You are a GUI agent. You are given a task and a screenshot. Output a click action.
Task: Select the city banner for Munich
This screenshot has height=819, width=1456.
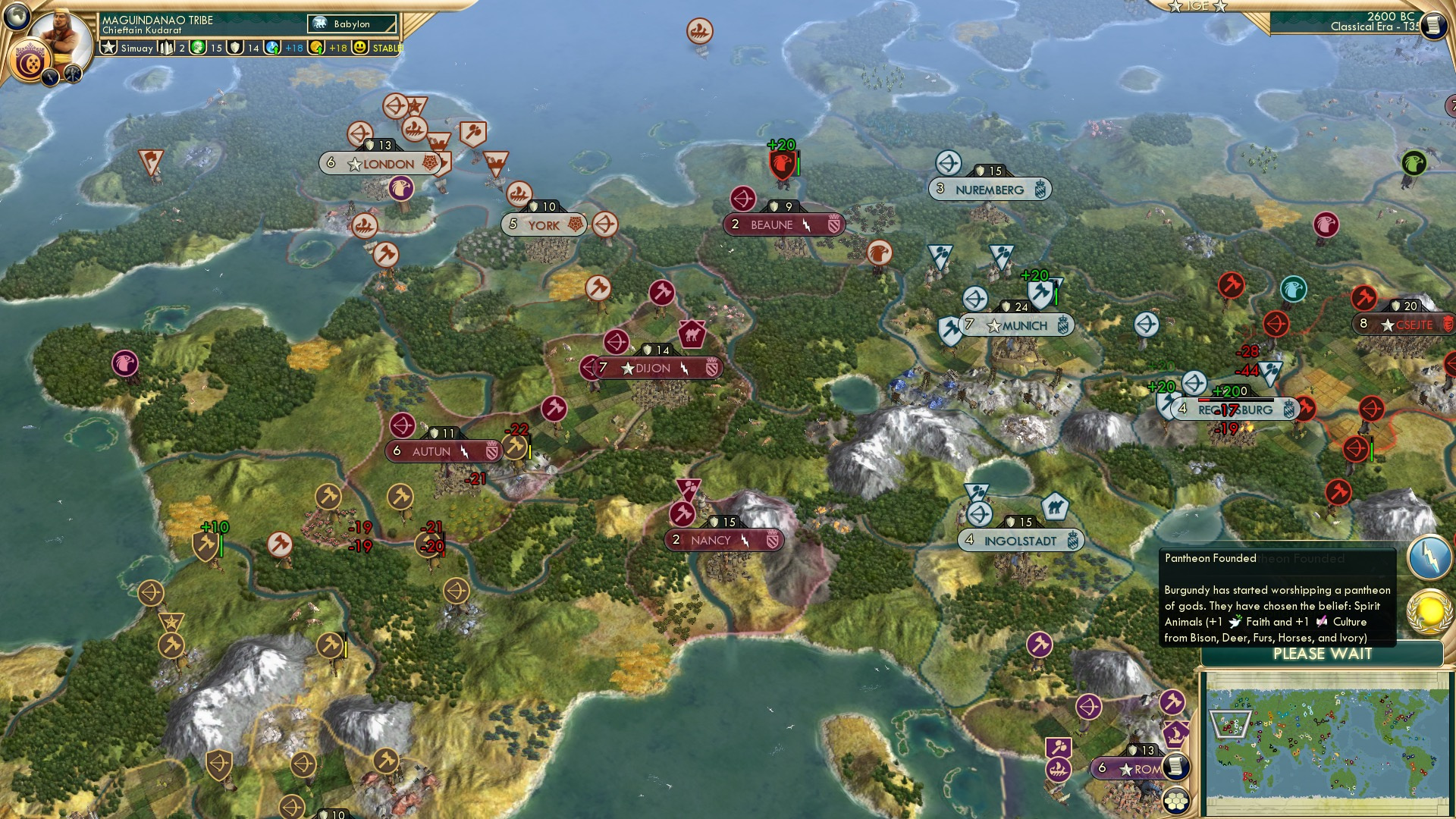pos(1014,324)
